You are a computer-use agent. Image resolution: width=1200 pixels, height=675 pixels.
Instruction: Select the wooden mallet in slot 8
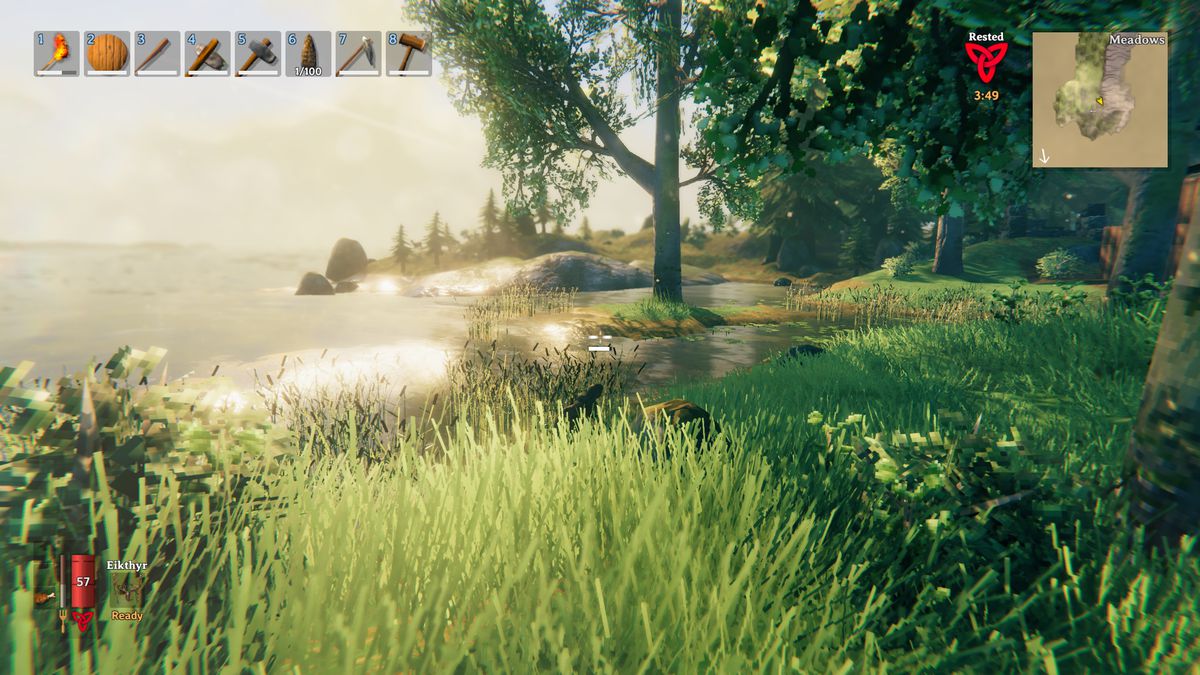(x=408, y=54)
